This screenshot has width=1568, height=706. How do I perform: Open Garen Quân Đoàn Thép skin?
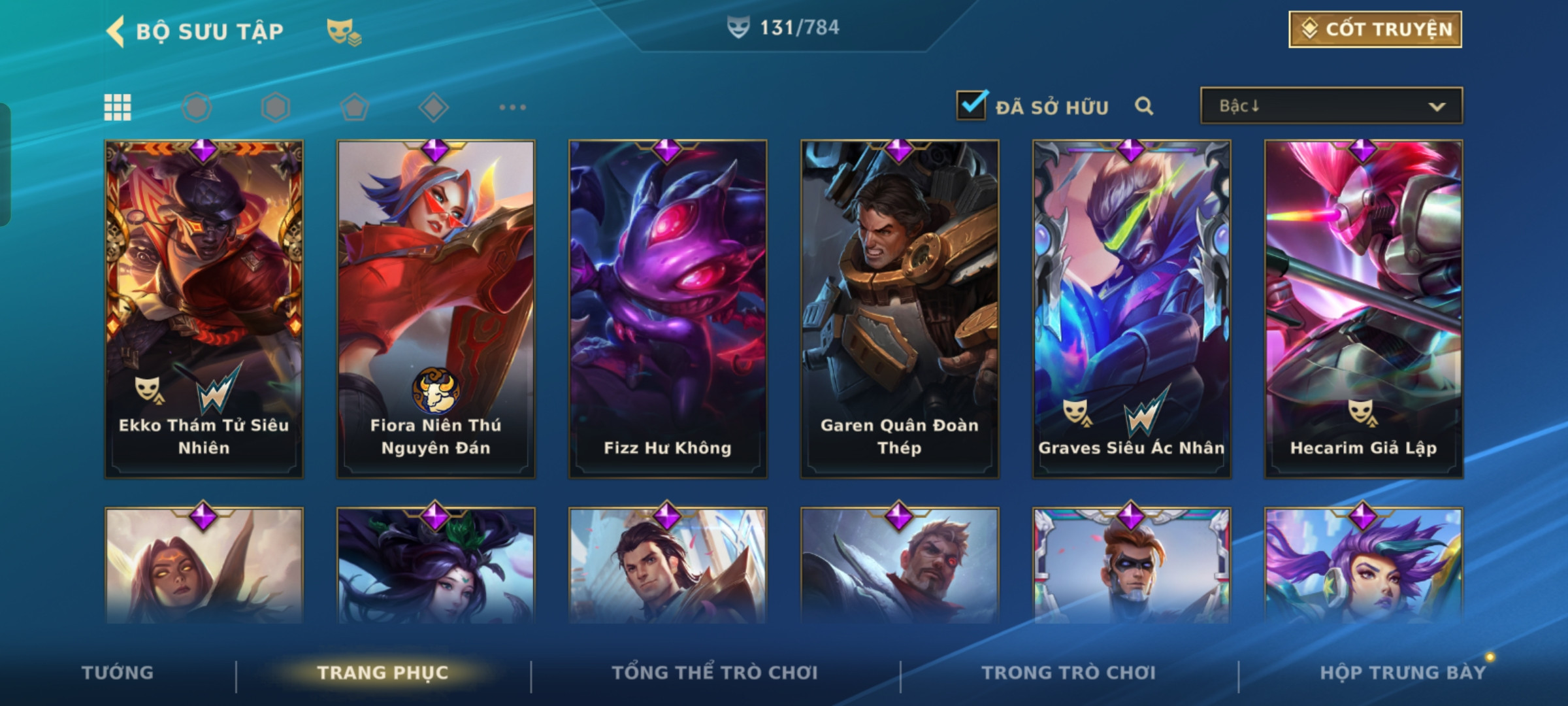pos(900,309)
